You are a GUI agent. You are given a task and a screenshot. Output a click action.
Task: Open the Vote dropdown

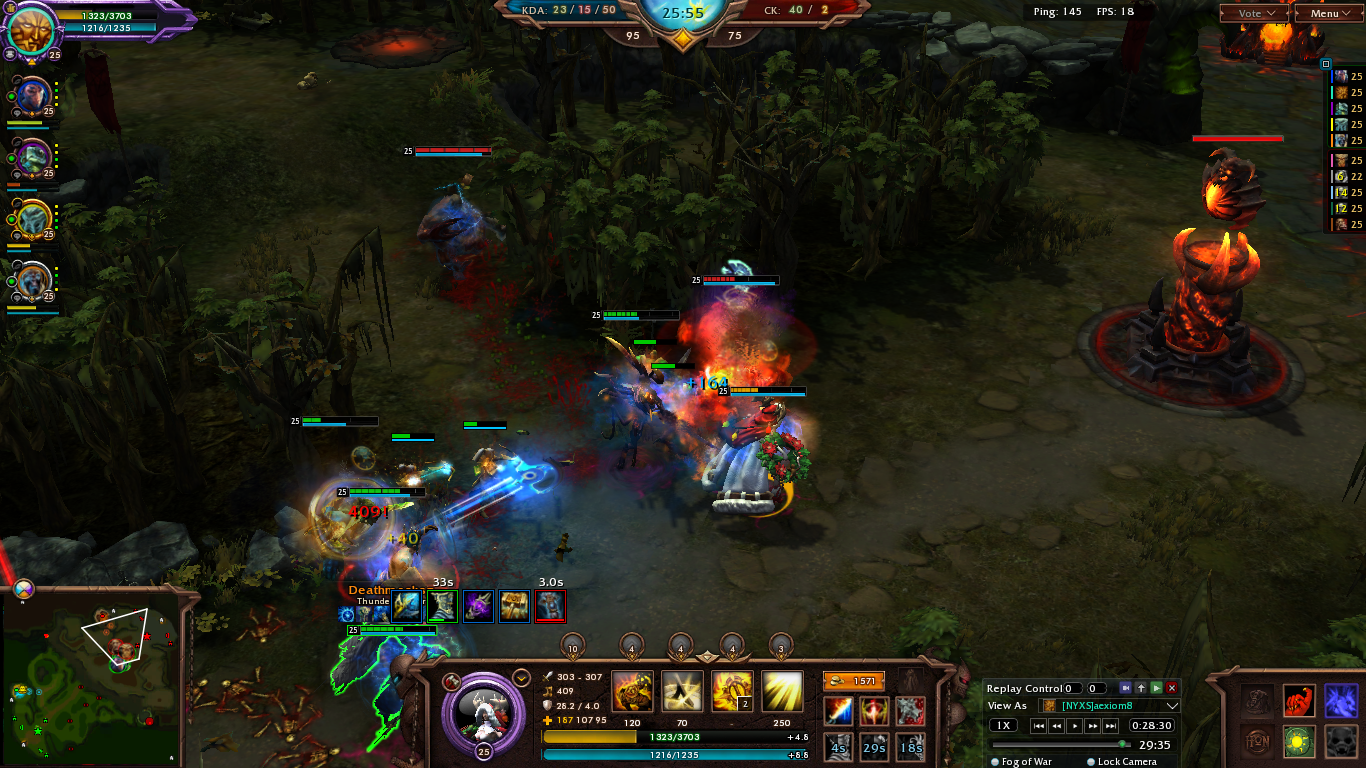click(x=1254, y=13)
